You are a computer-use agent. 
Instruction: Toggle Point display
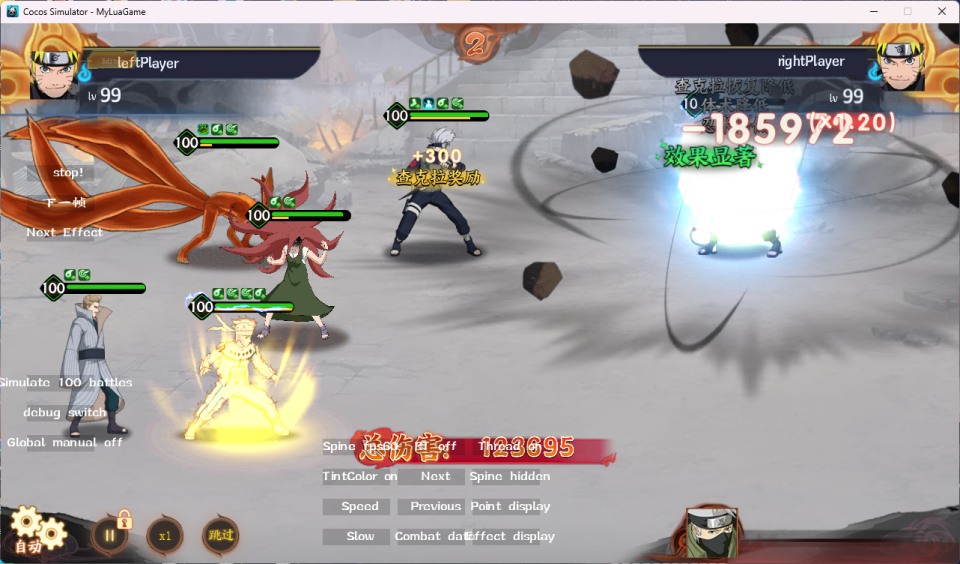click(x=510, y=507)
